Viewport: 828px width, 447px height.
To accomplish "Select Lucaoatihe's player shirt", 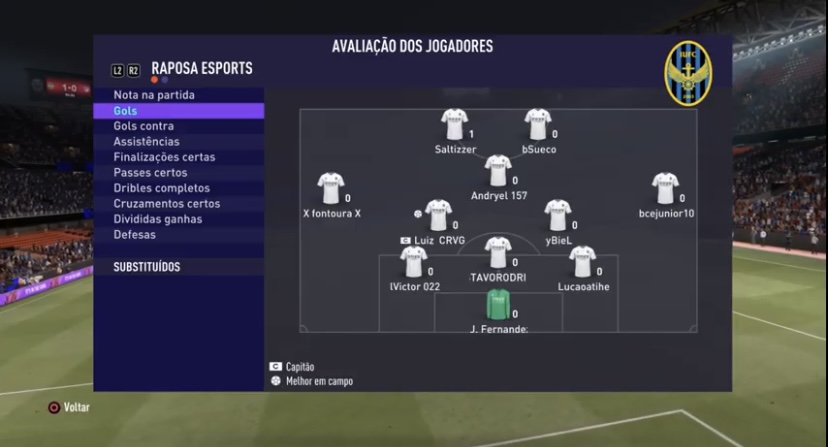I will tap(582, 262).
